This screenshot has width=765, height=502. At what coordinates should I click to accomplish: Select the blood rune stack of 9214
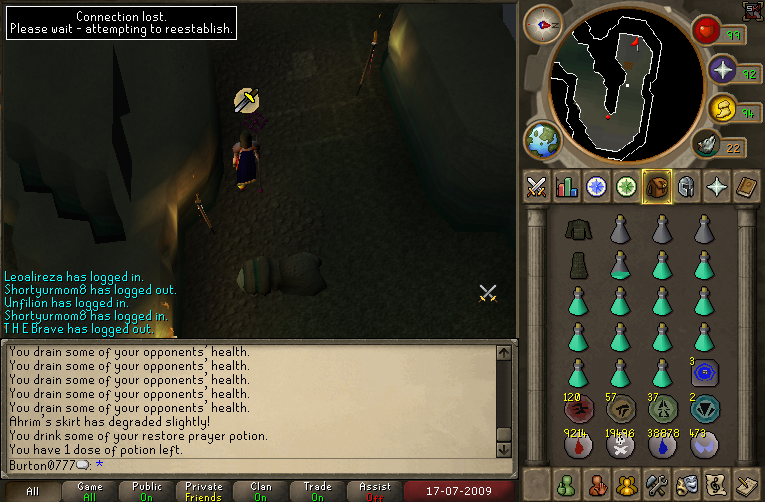tap(575, 445)
